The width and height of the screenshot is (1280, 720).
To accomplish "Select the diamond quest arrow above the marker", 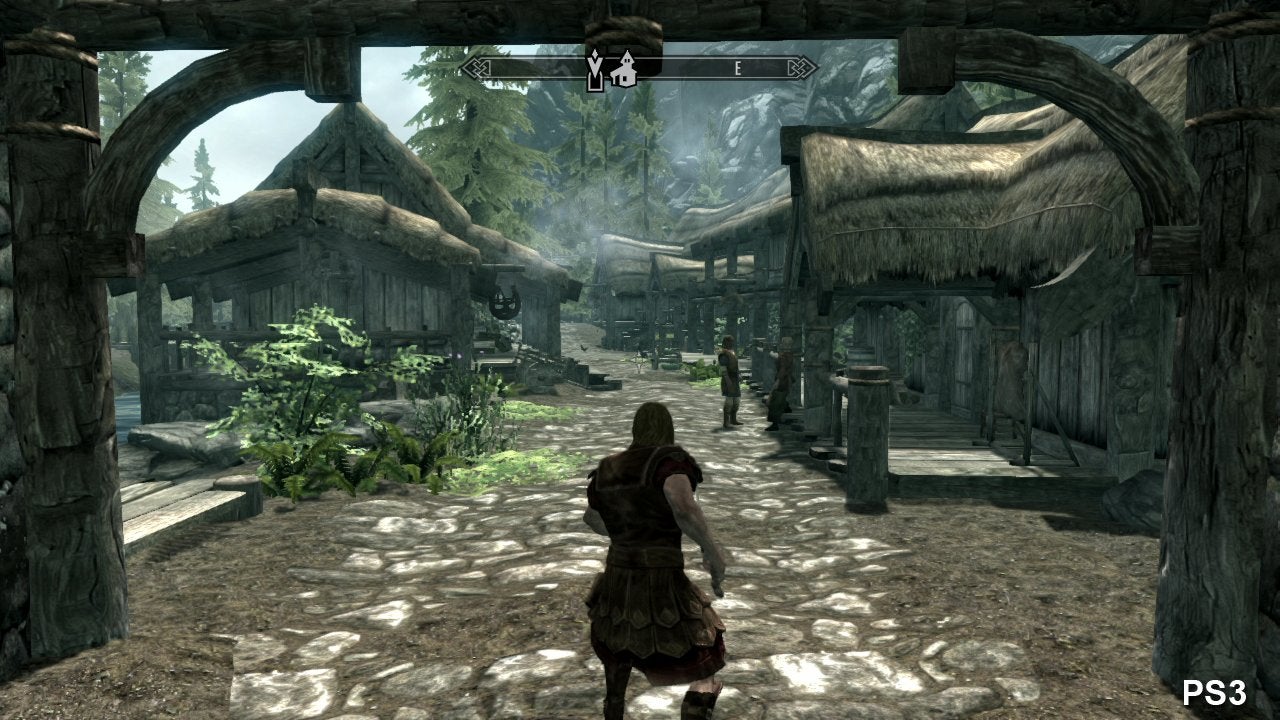I will coord(595,55).
